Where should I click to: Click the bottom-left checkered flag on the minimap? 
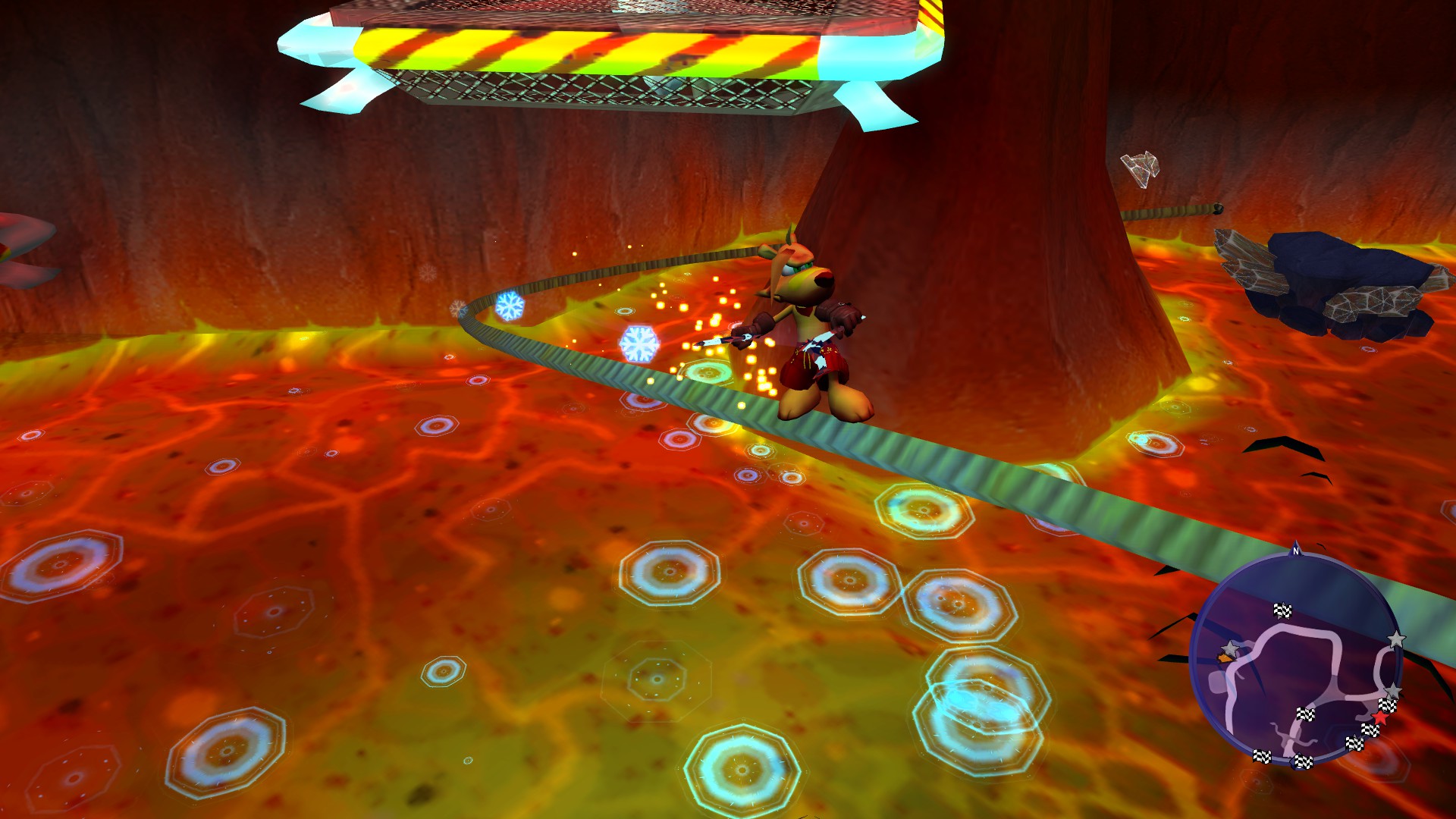[1262, 757]
